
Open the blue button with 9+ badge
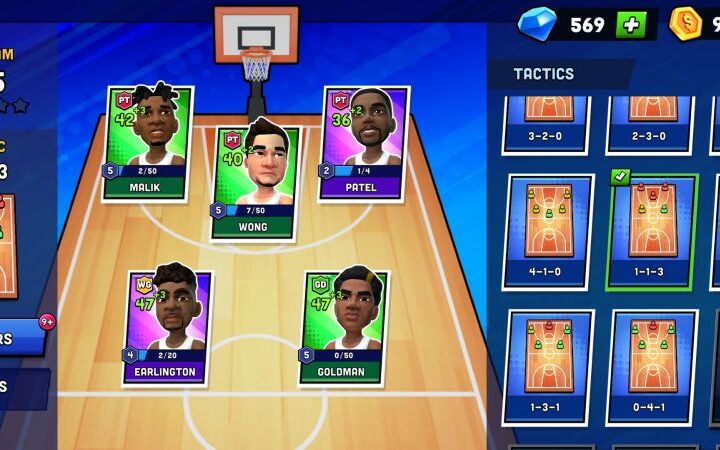pos(22,338)
